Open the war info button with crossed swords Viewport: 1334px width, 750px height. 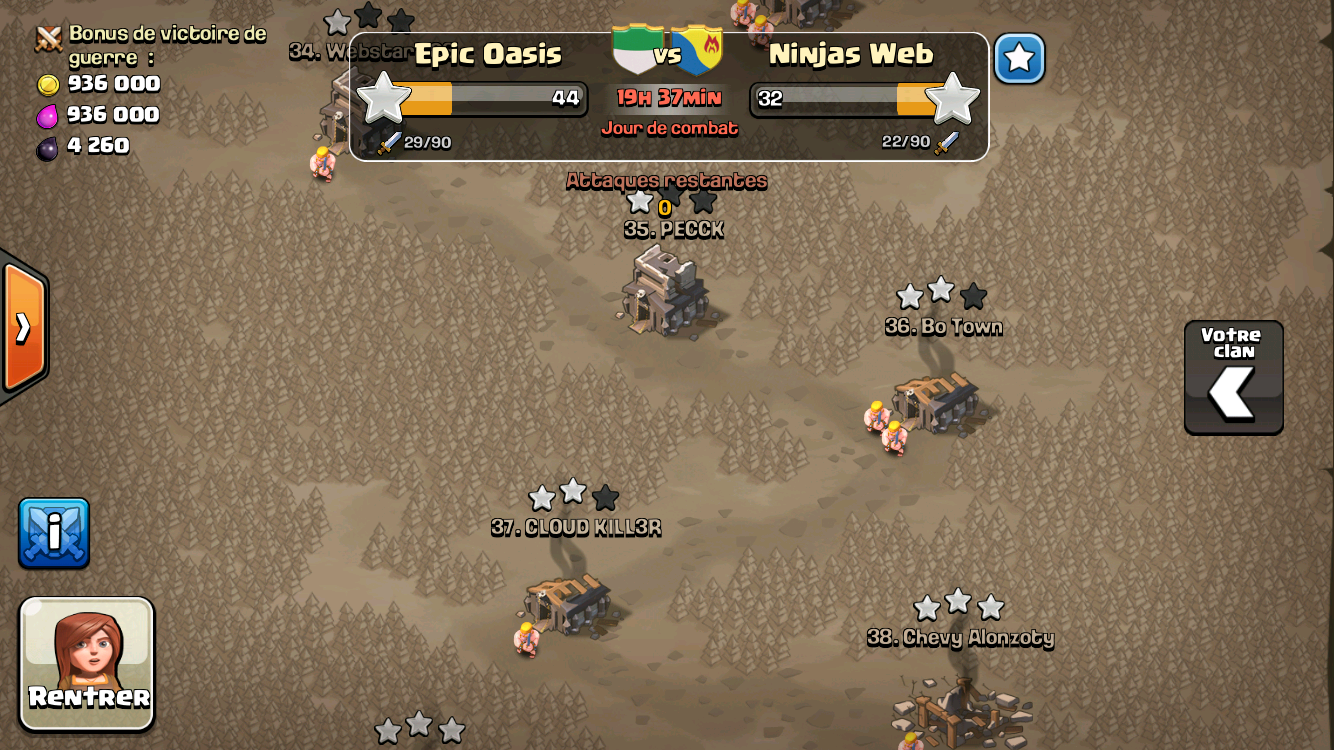click(x=54, y=533)
